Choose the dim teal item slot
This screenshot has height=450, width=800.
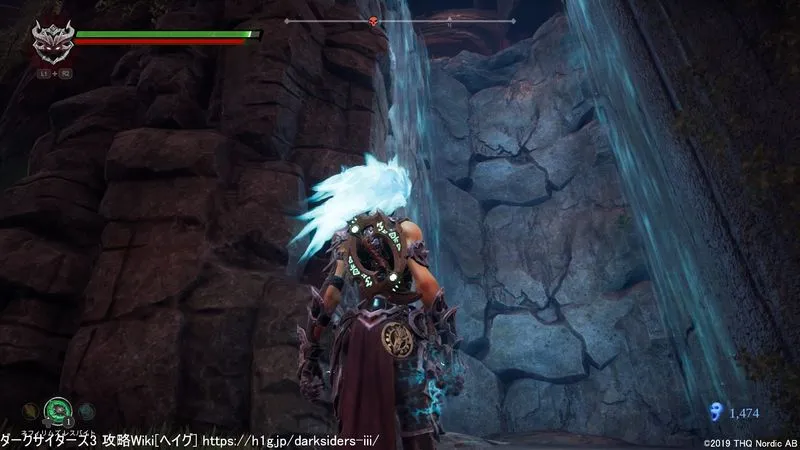88,411
